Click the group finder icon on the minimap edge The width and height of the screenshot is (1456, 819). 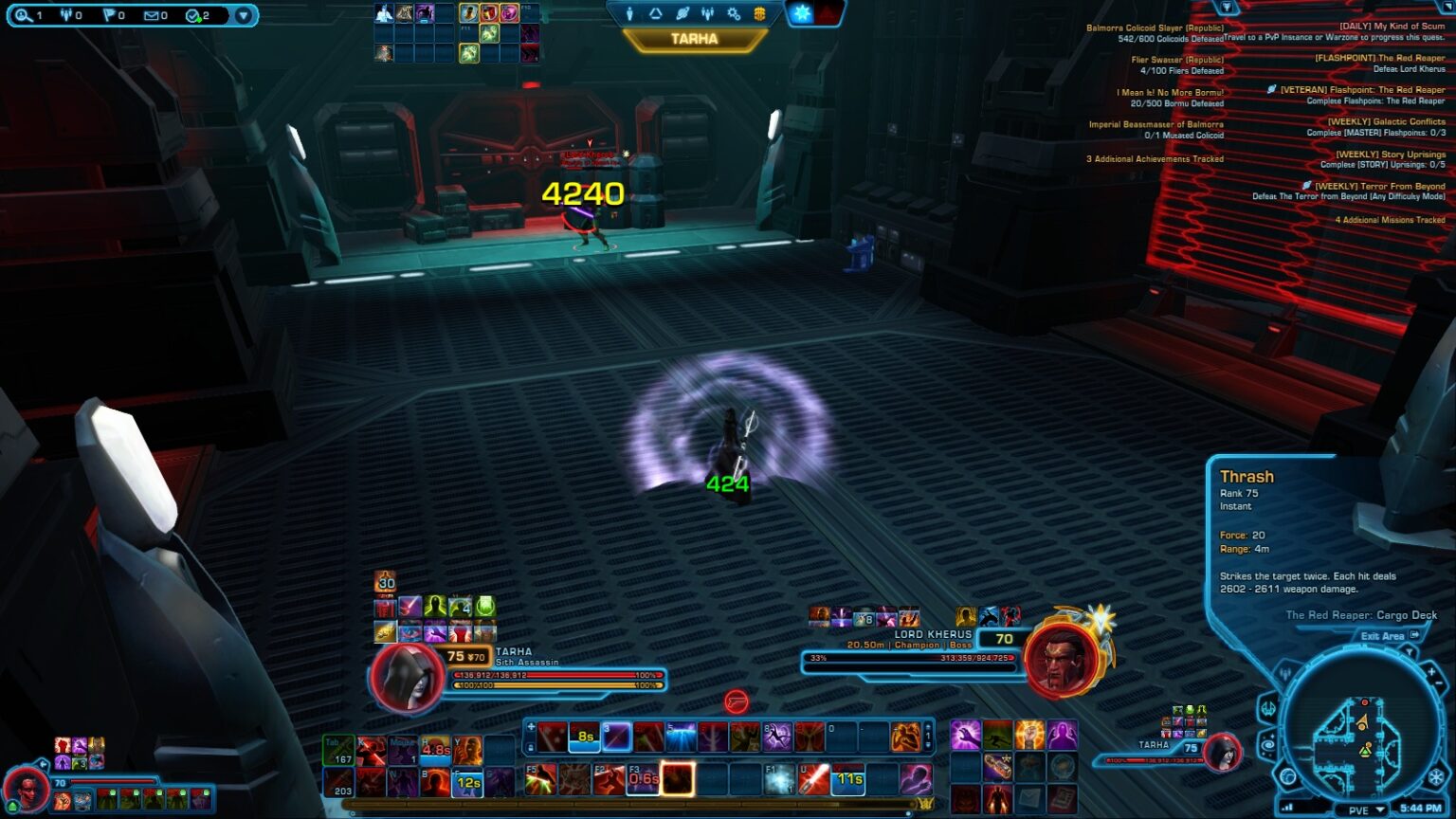(1285, 672)
